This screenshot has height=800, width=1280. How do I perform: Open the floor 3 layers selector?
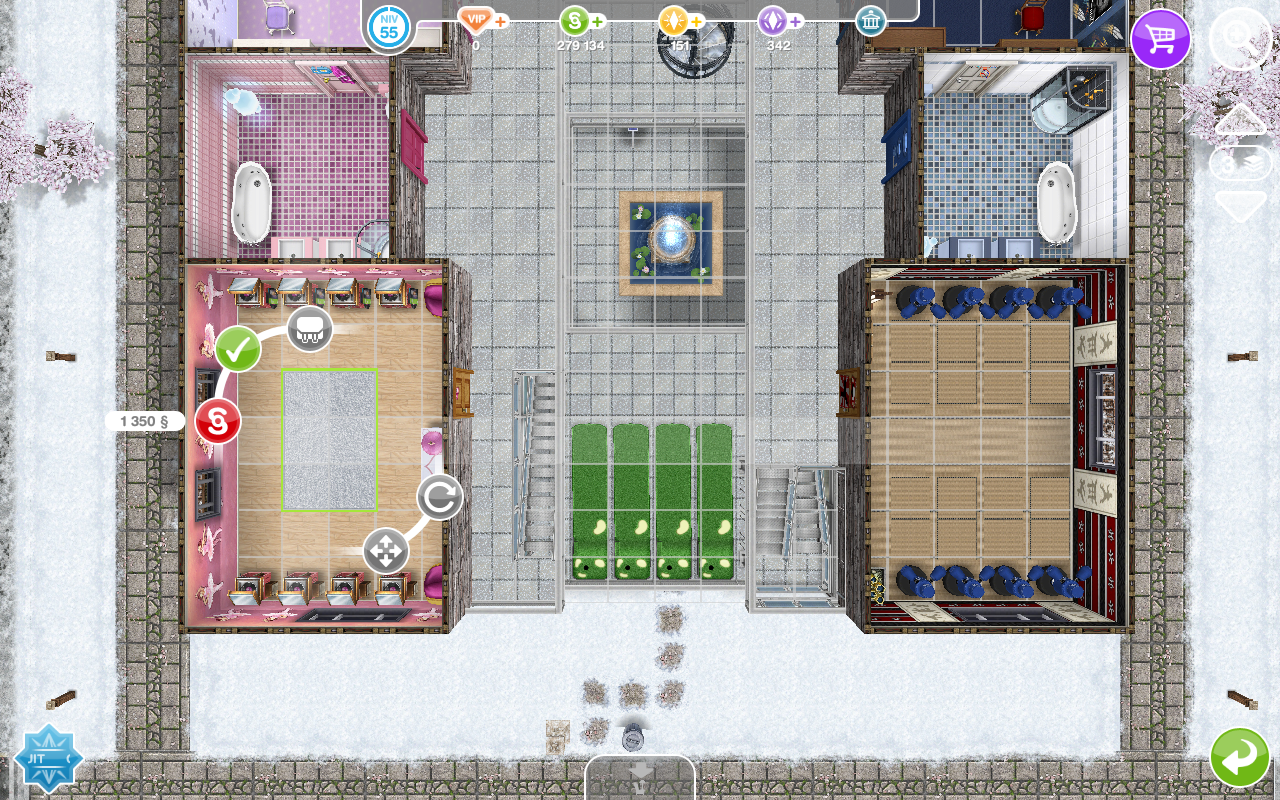tap(1240, 163)
